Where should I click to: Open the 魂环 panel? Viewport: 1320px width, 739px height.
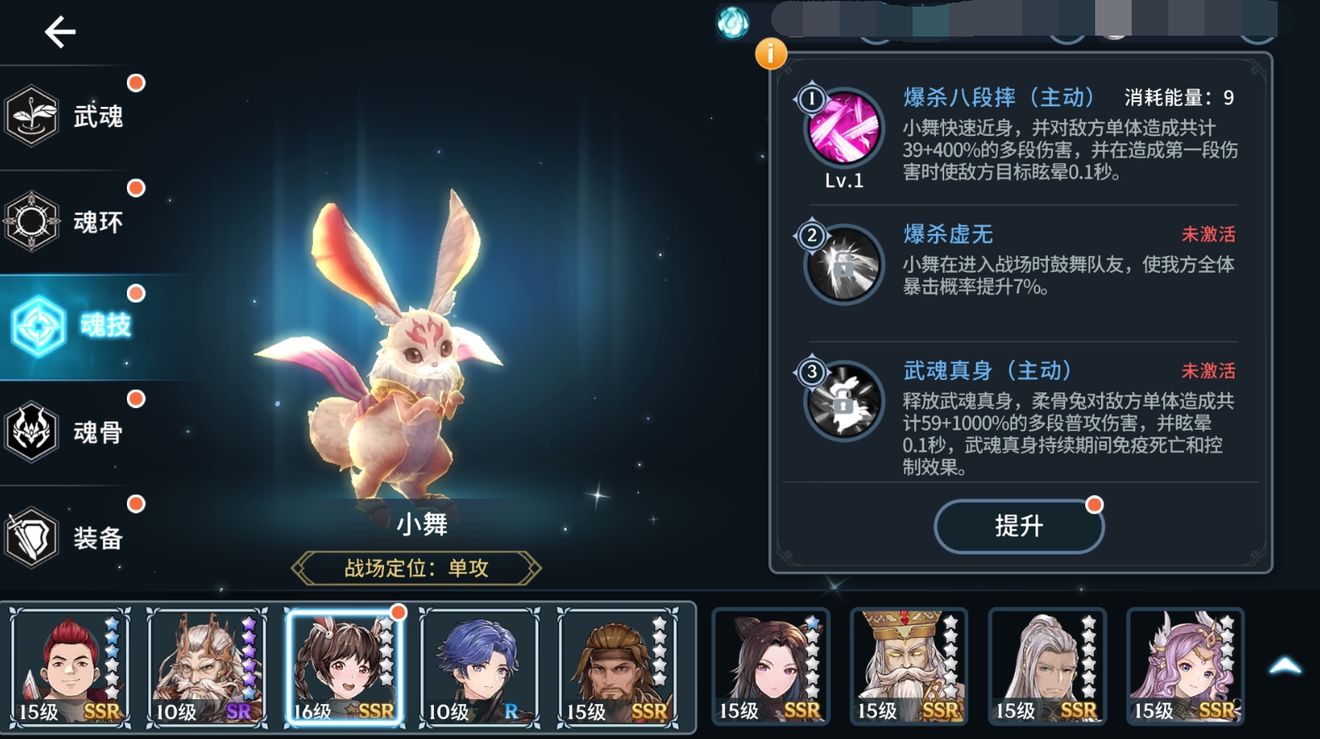33,222
